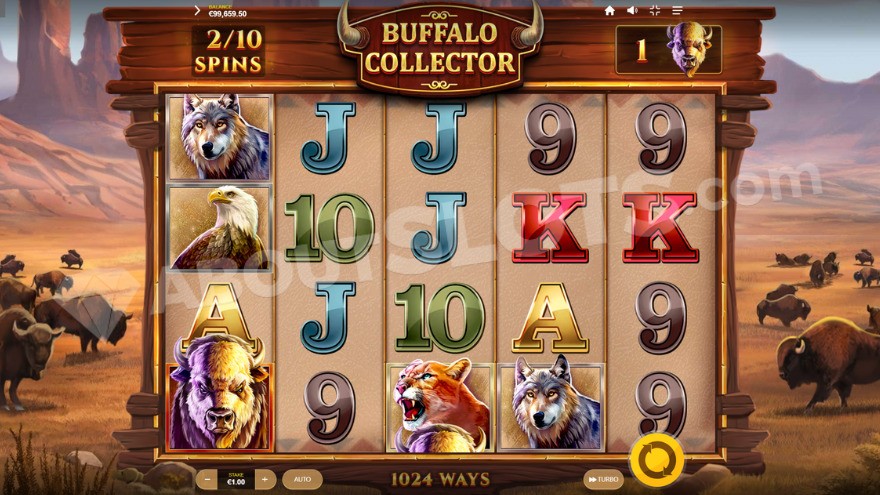Go to the home screen icon
The height and width of the screenshot is (495, 880).
pos(610,11)
